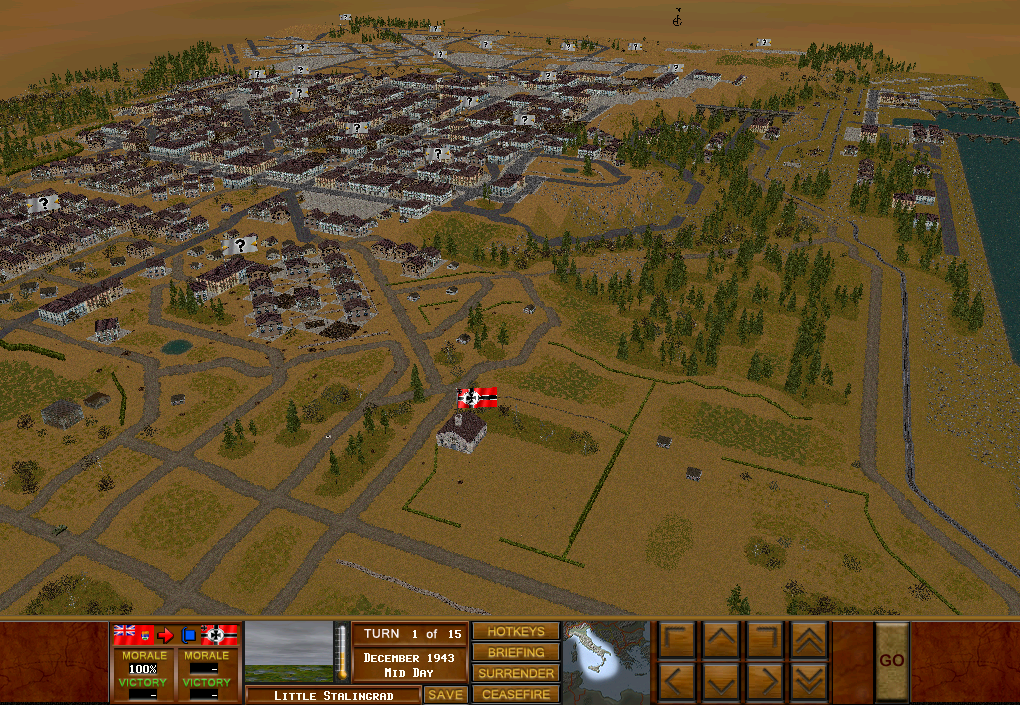The width and height of the screenshot is (1020, 706).
Task: Click the weather preview image panel
Action: 289,653
